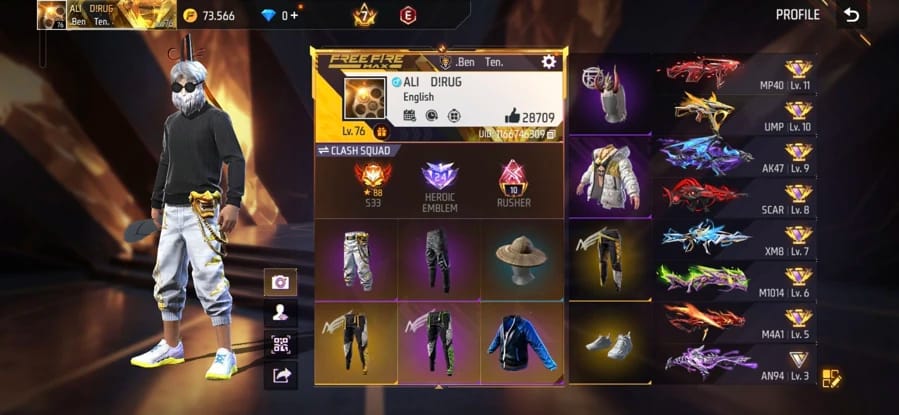Image resolution: width=899 pixels, height=415 pixels.
Task: Open the edit showcase button
Action: (831, 378)
